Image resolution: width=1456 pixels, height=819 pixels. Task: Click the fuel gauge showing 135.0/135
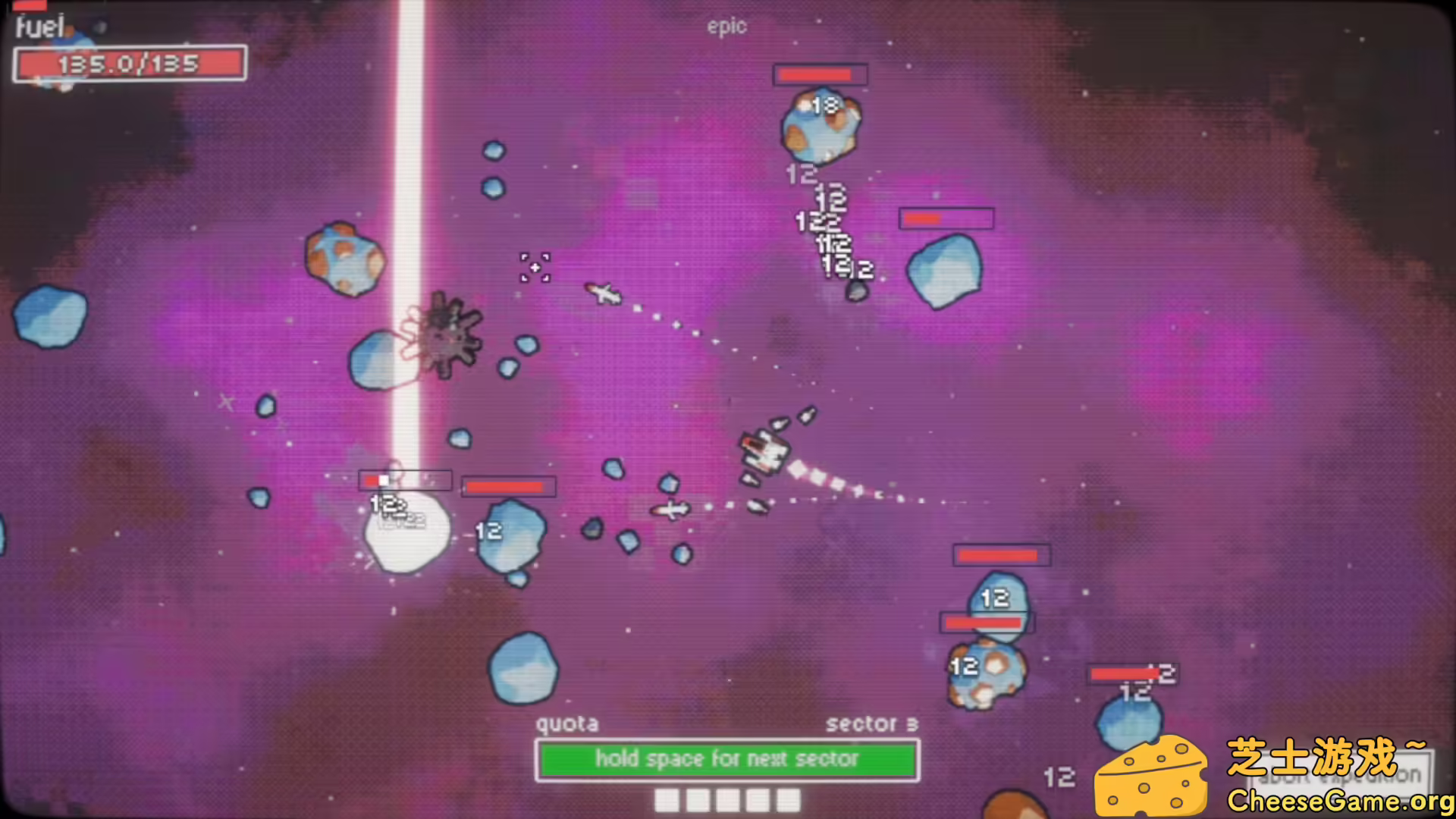click(129, 64)
